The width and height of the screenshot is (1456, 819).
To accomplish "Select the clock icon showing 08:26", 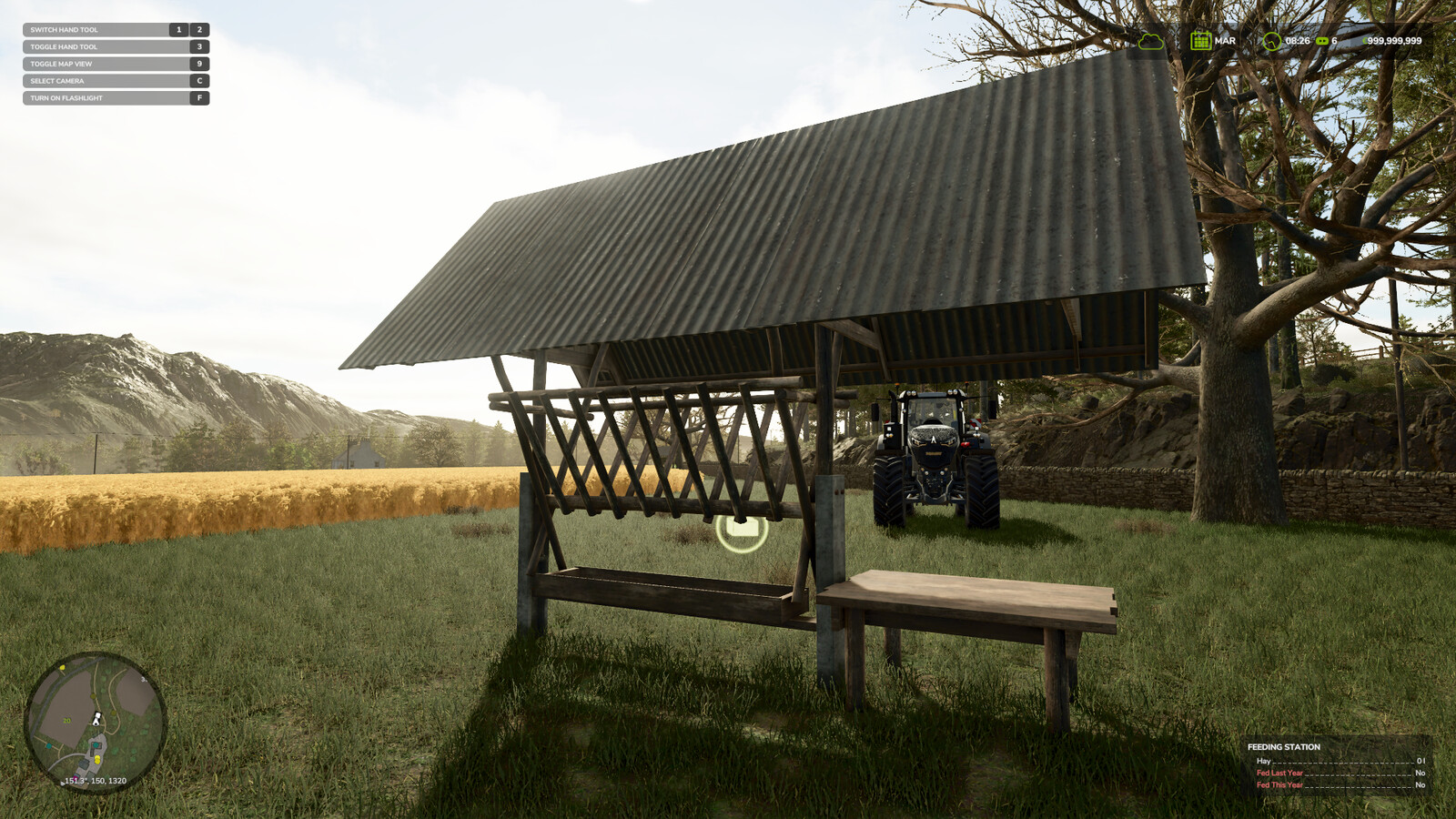I will point(1271,41).
